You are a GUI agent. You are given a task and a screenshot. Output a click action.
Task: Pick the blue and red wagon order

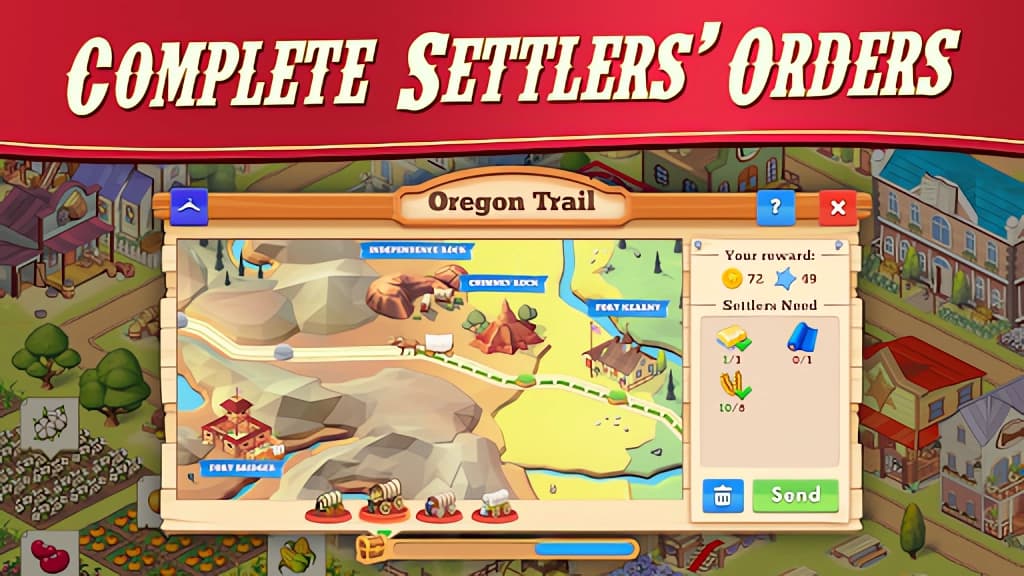point(438,505)
